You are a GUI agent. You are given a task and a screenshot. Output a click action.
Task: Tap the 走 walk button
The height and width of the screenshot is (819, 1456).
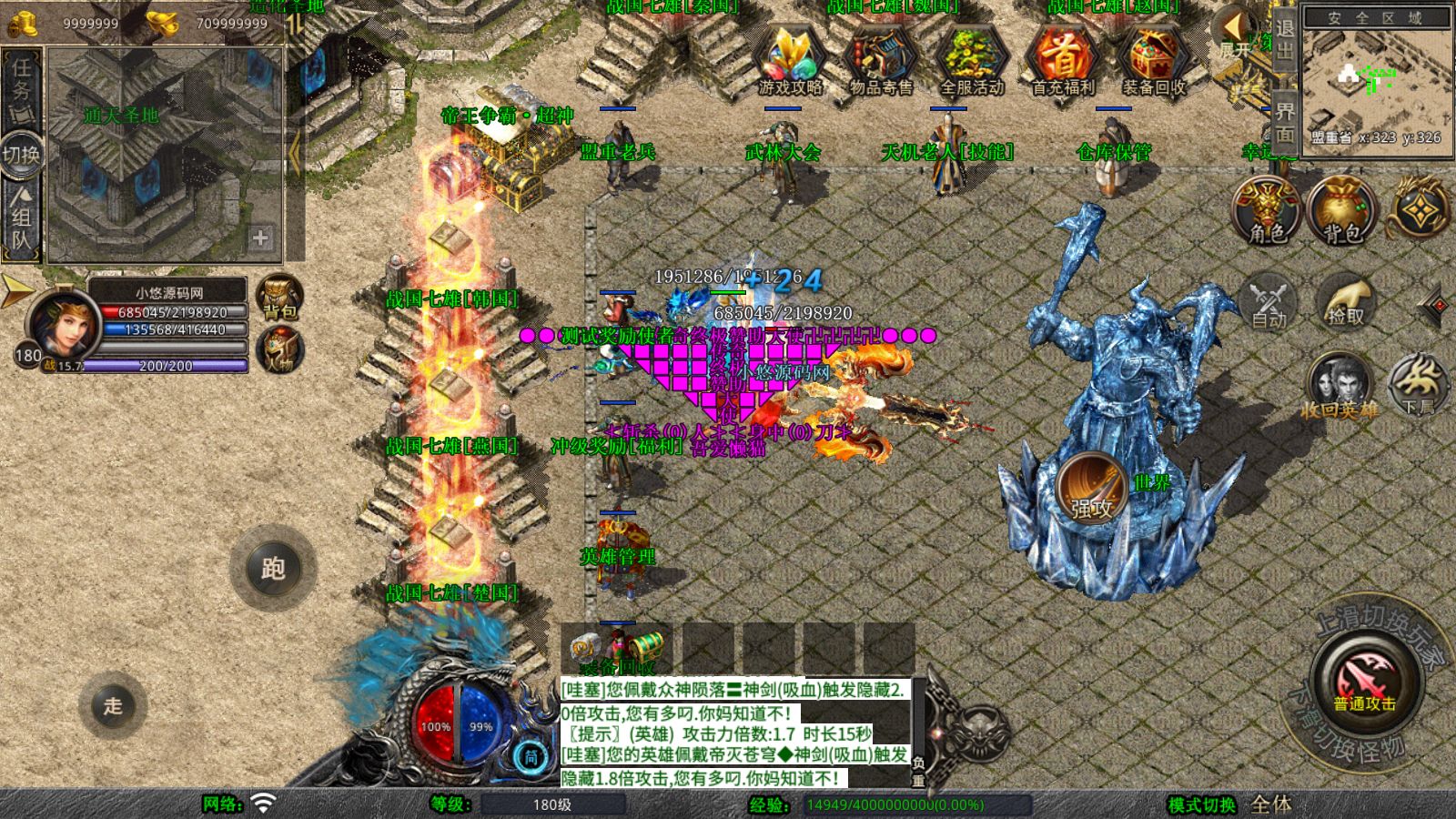point(113,705)
